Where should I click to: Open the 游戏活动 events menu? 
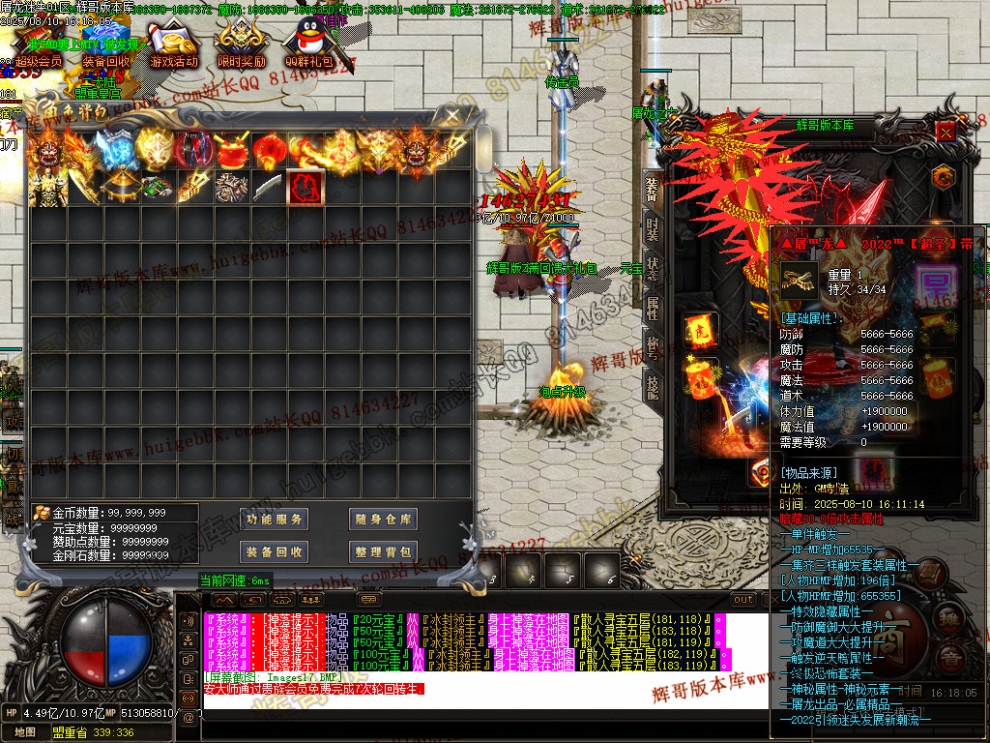(174, 44)
